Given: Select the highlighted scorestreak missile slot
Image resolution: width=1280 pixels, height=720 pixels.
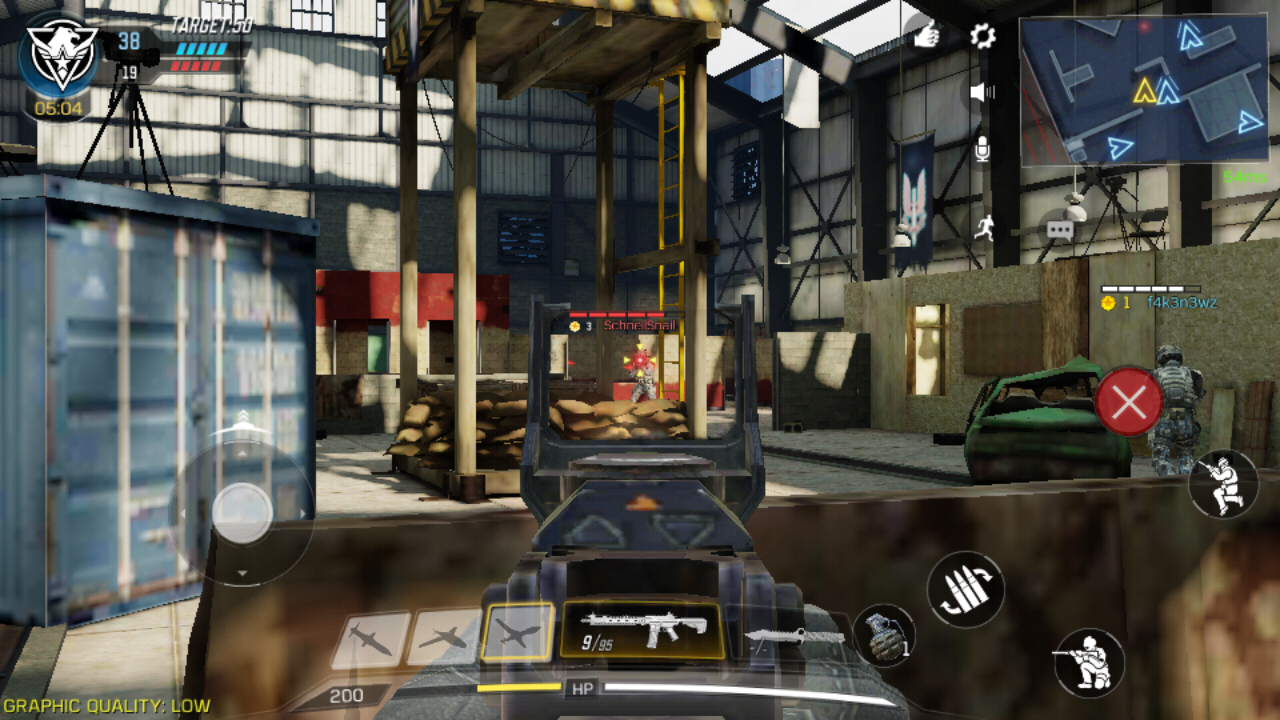Looking at the screenshot, I should pos(517,632).
